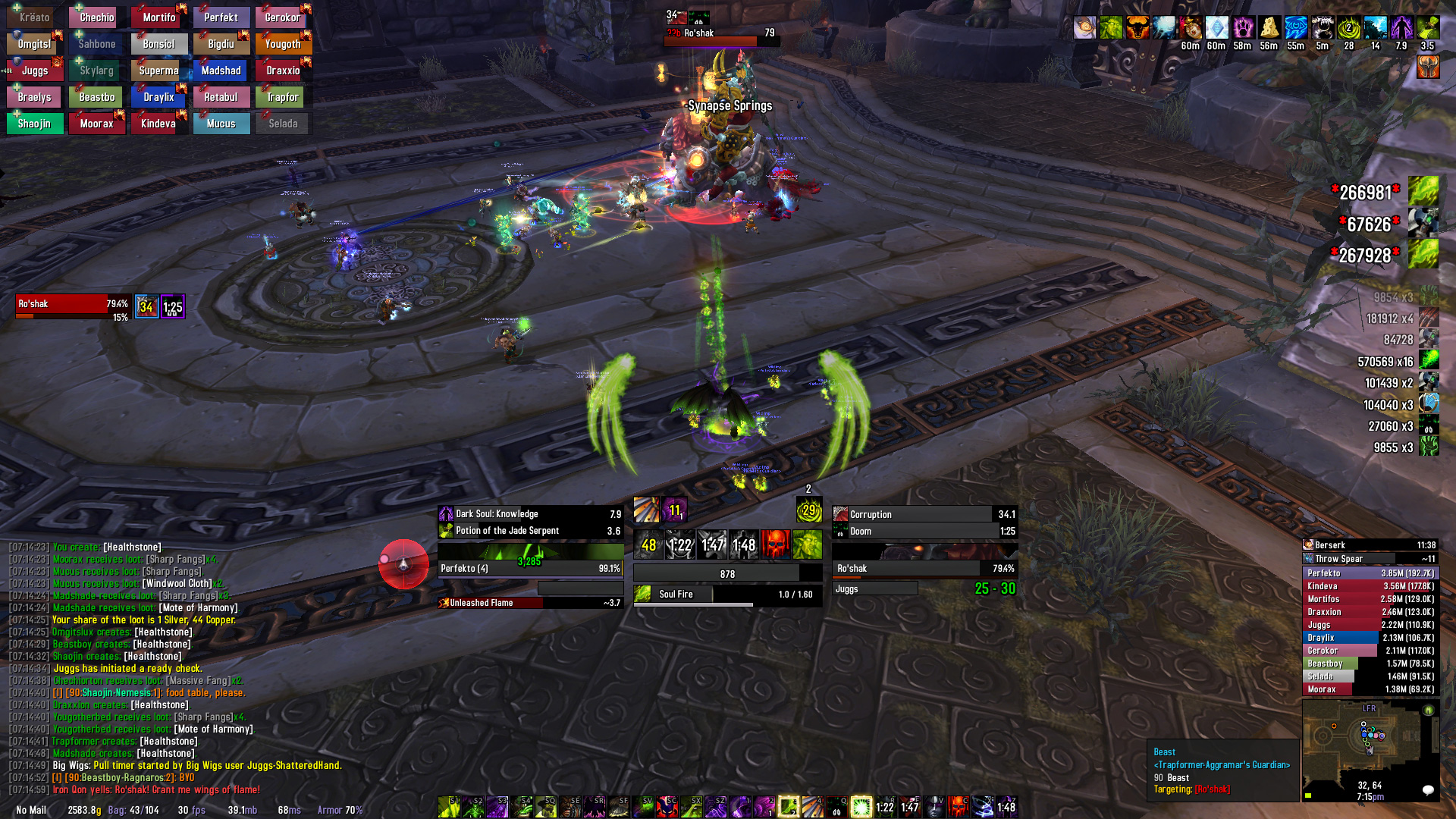Target raid member Shaojin's frame
The height and width of the screenshot is (819, 1456).
pyautogui.click(x=35, y=124)
